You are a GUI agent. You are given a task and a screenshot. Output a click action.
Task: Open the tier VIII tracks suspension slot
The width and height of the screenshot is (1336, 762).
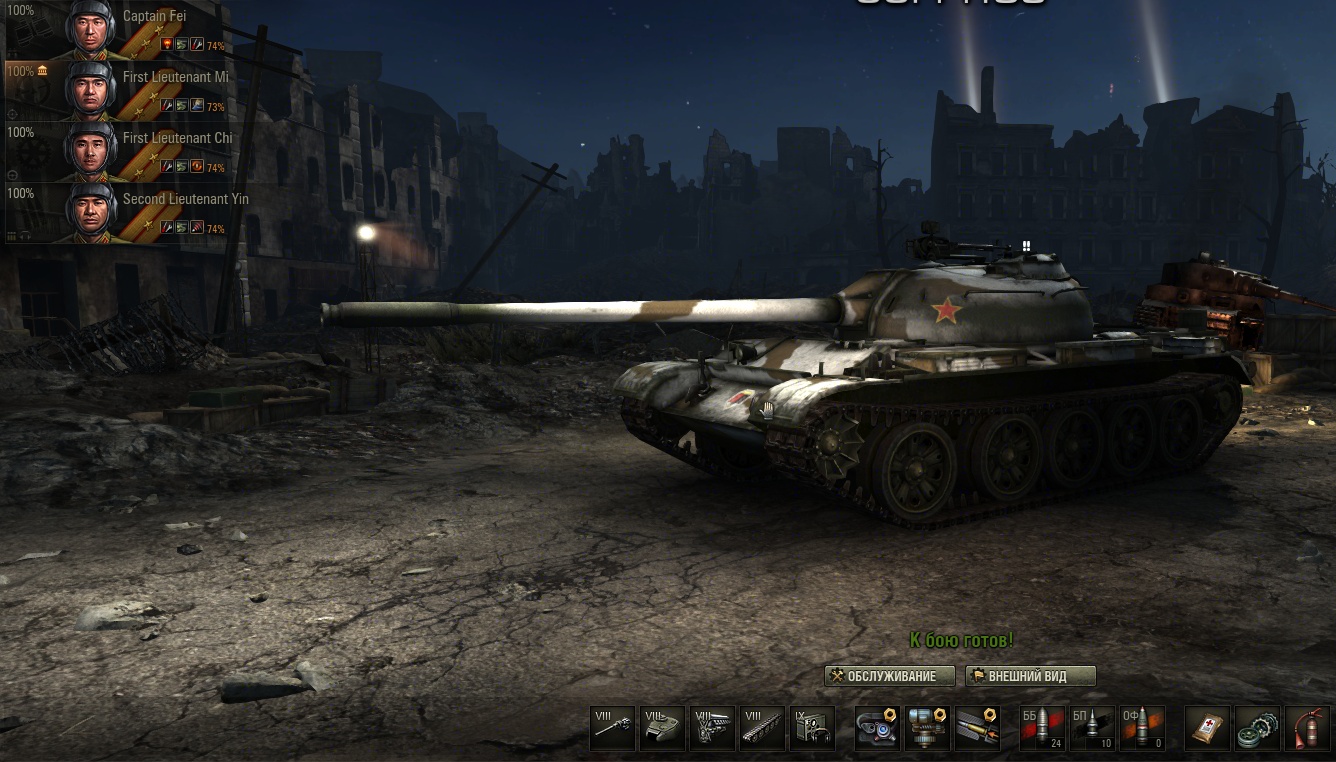pyautogui.click(x=762, y=728)
